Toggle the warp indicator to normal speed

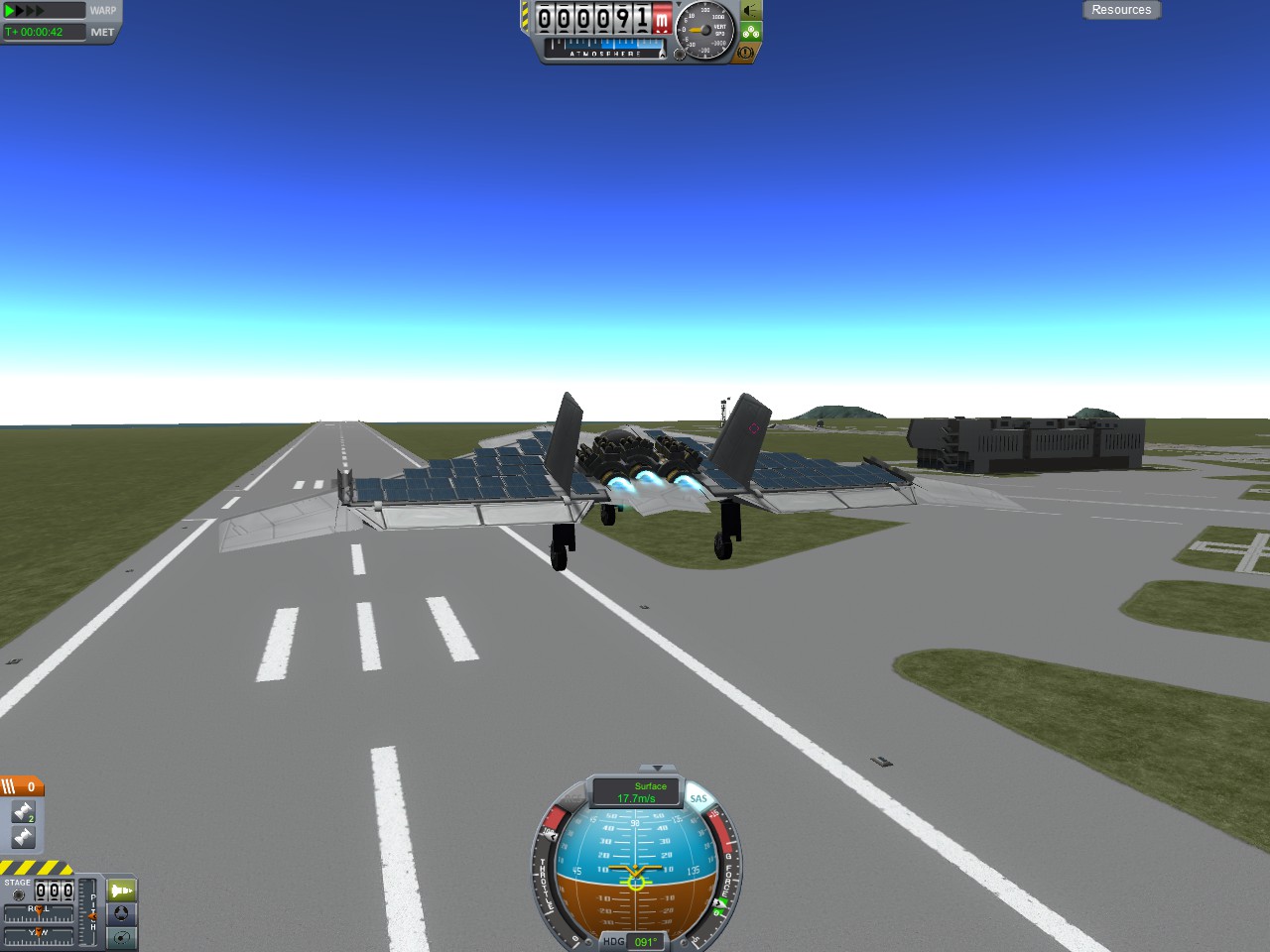(9, 10)
